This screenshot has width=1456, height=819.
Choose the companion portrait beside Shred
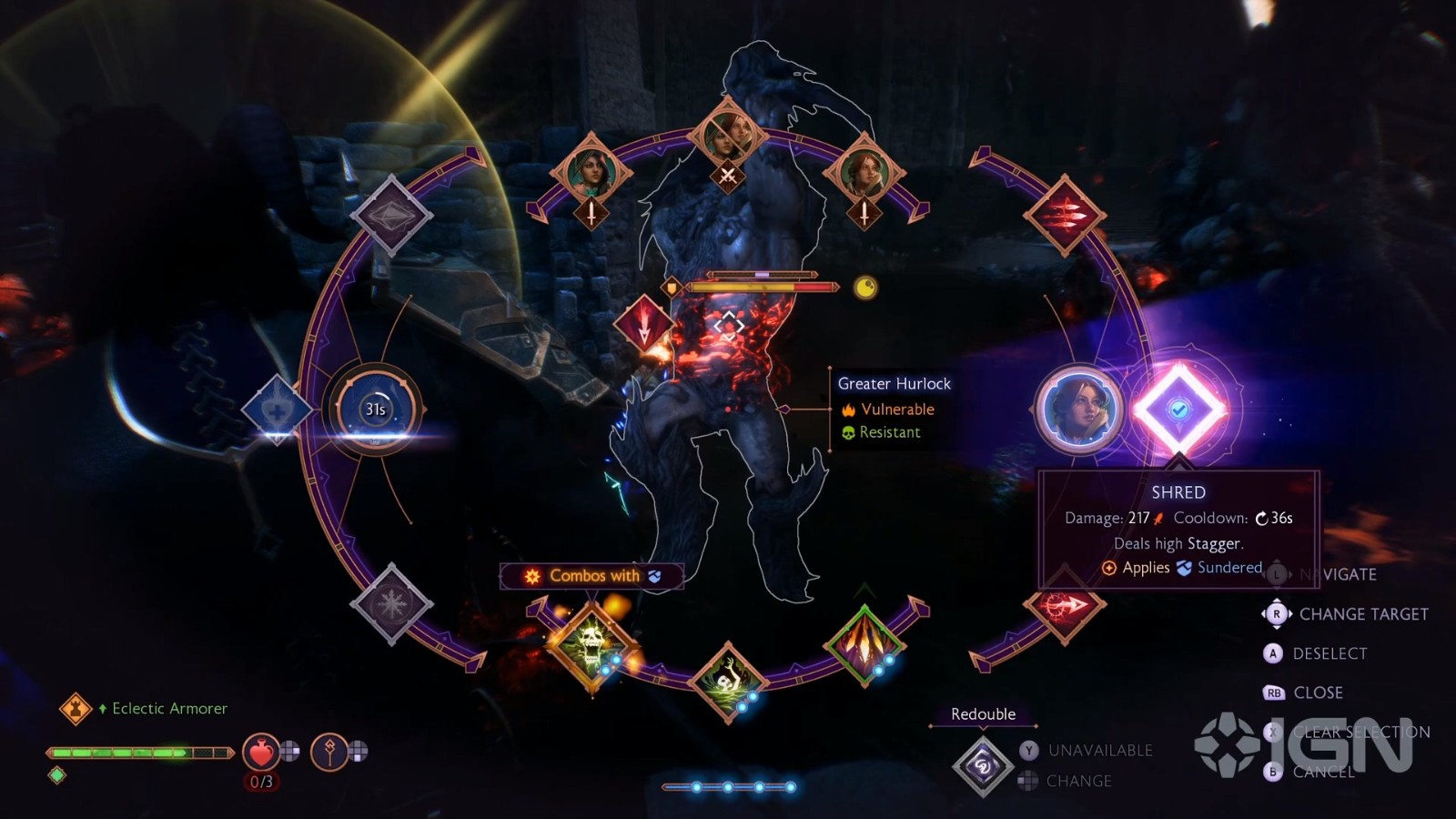1079,409
